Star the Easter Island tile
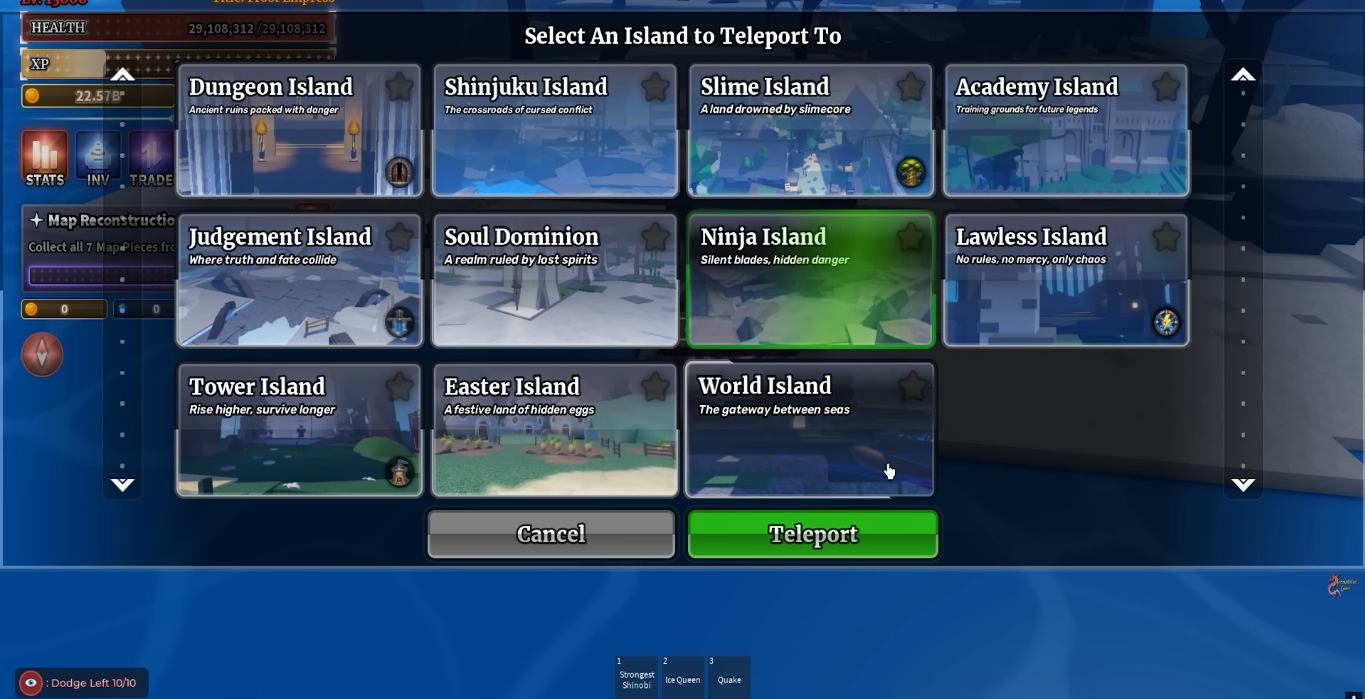1365x699 pixels. coord(656,387)
